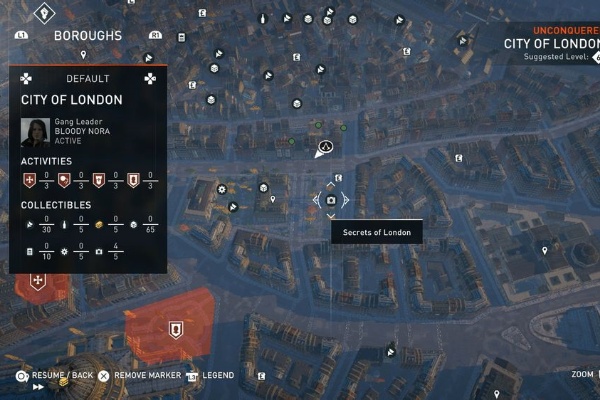This screenshot has width=600, height=400.
Task: Choose the cross-shield marker on the small red zone
Action: pos(38,283)
